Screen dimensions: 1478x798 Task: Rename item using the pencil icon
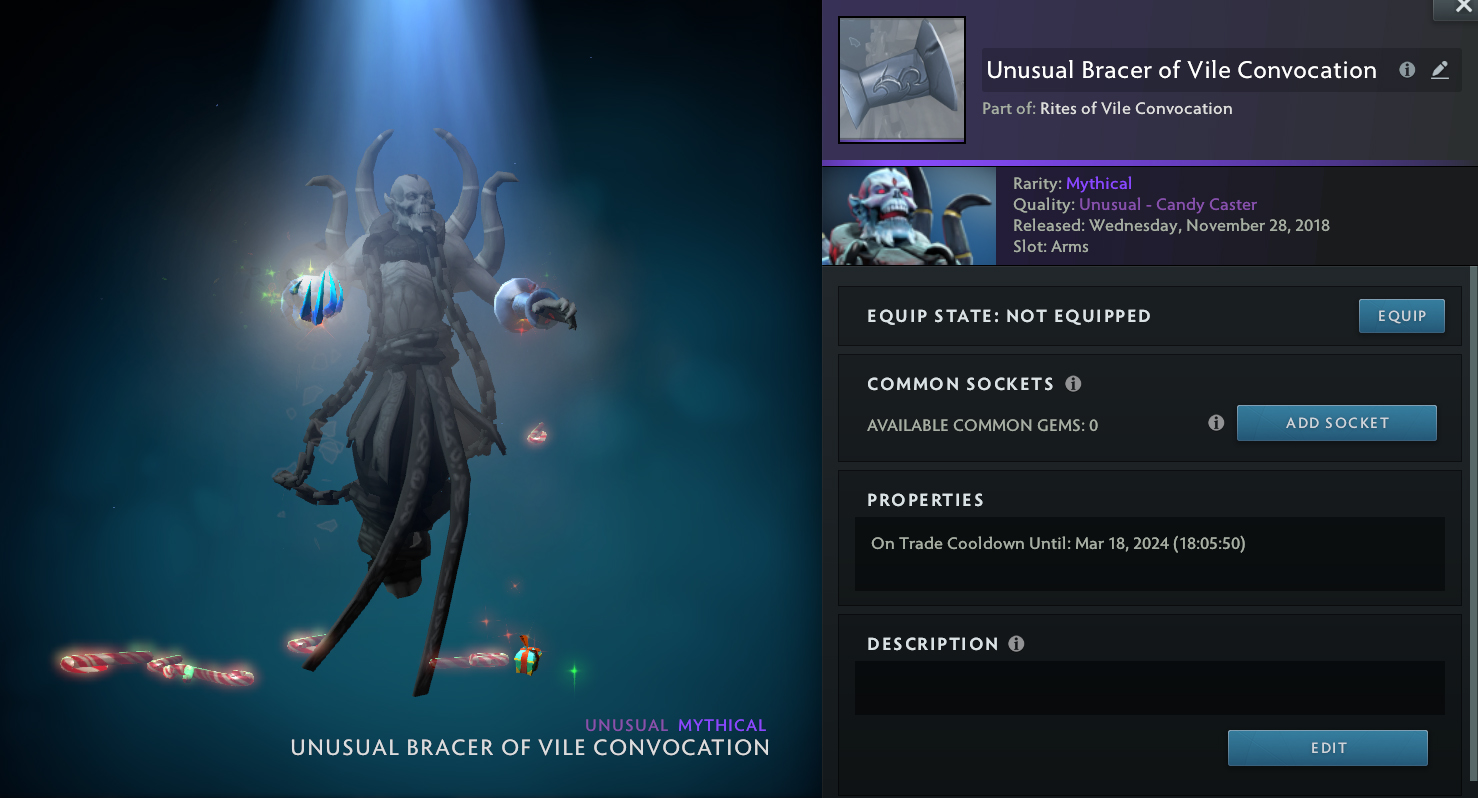(x=1439, y=70)
